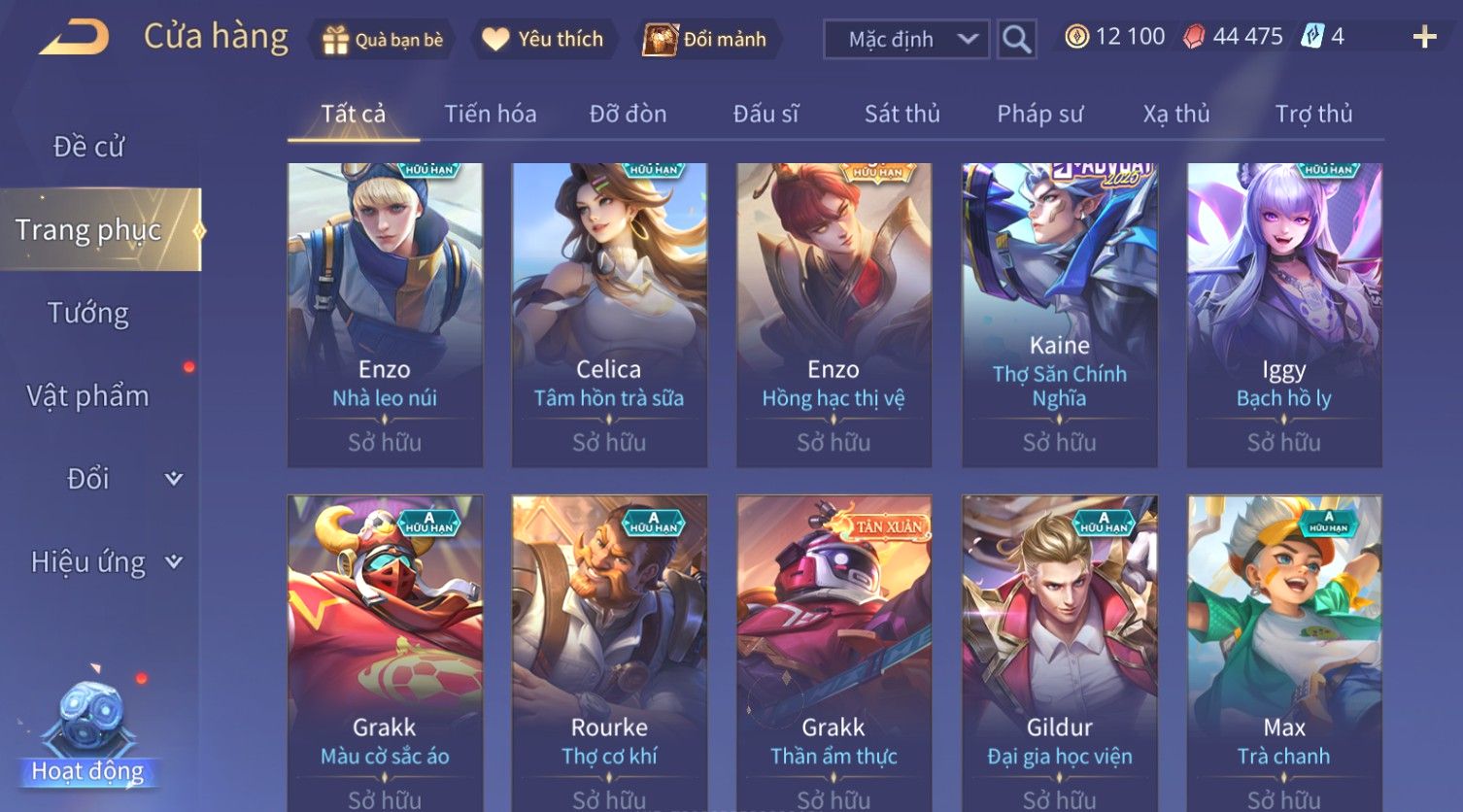
Task: Open the Tướng heroes section
Action: (x=88, y=313)
